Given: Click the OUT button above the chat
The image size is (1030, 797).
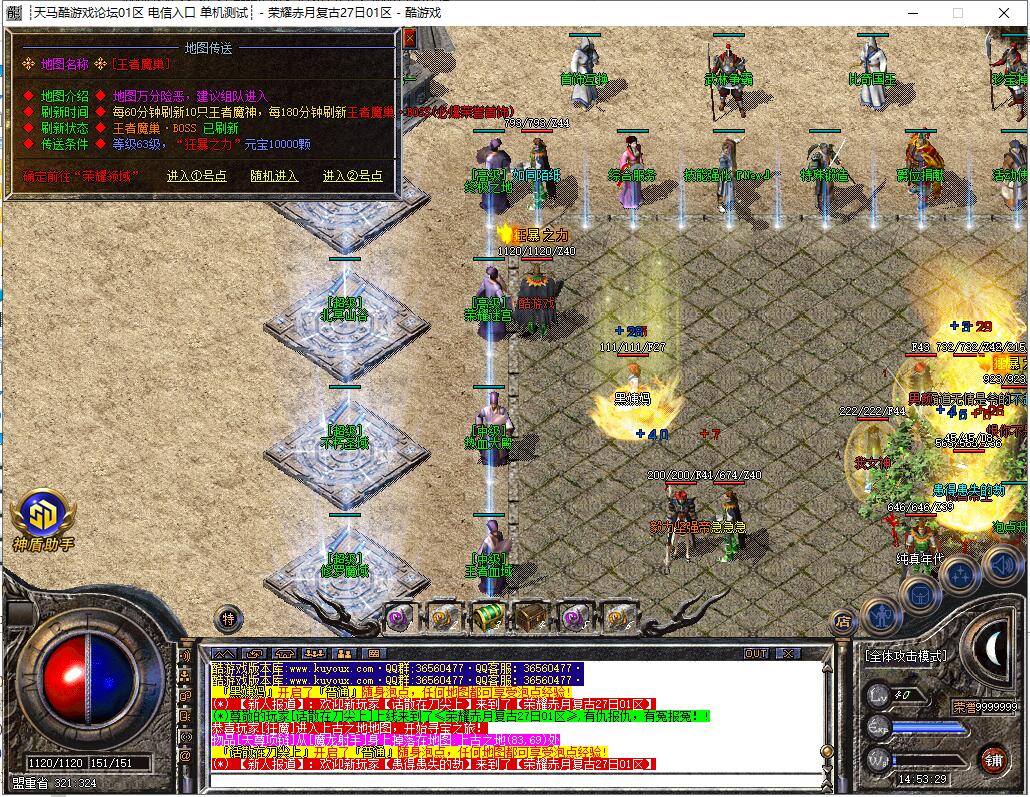Looking at the screenshot, I should click(x=757, y=654).
